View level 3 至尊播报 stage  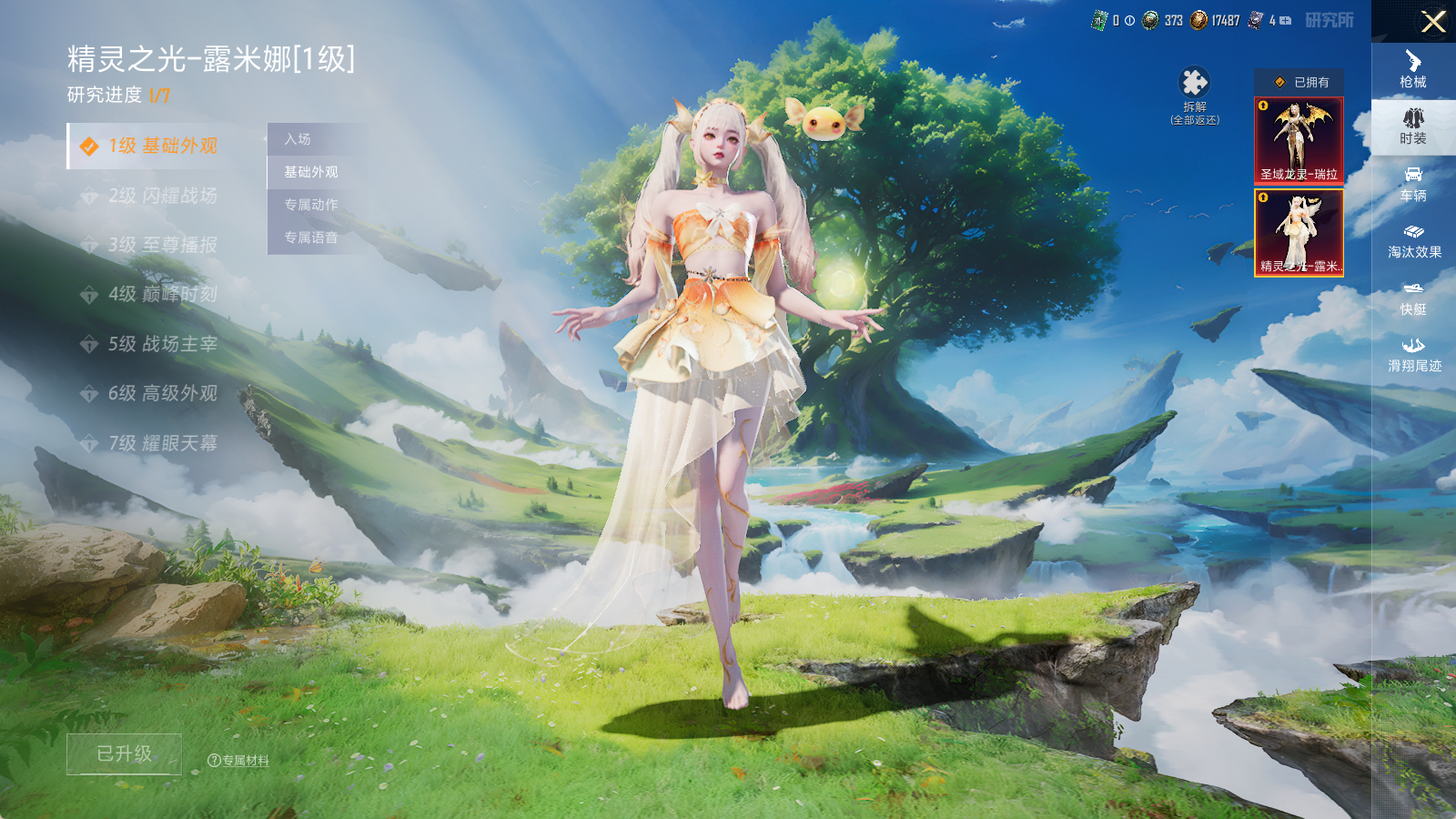(162, 245)
